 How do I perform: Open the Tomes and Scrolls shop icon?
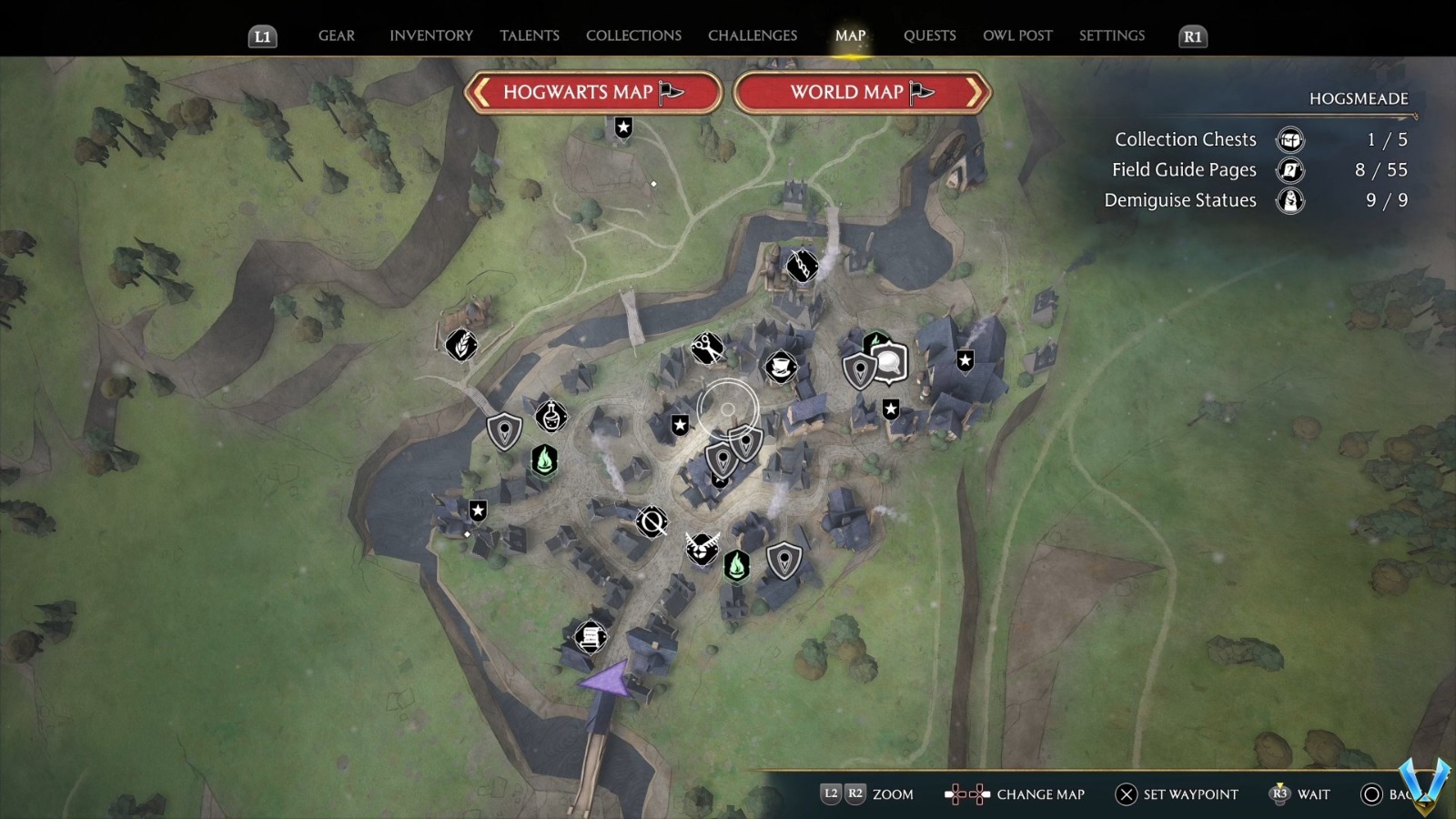[x=590, y=637]
